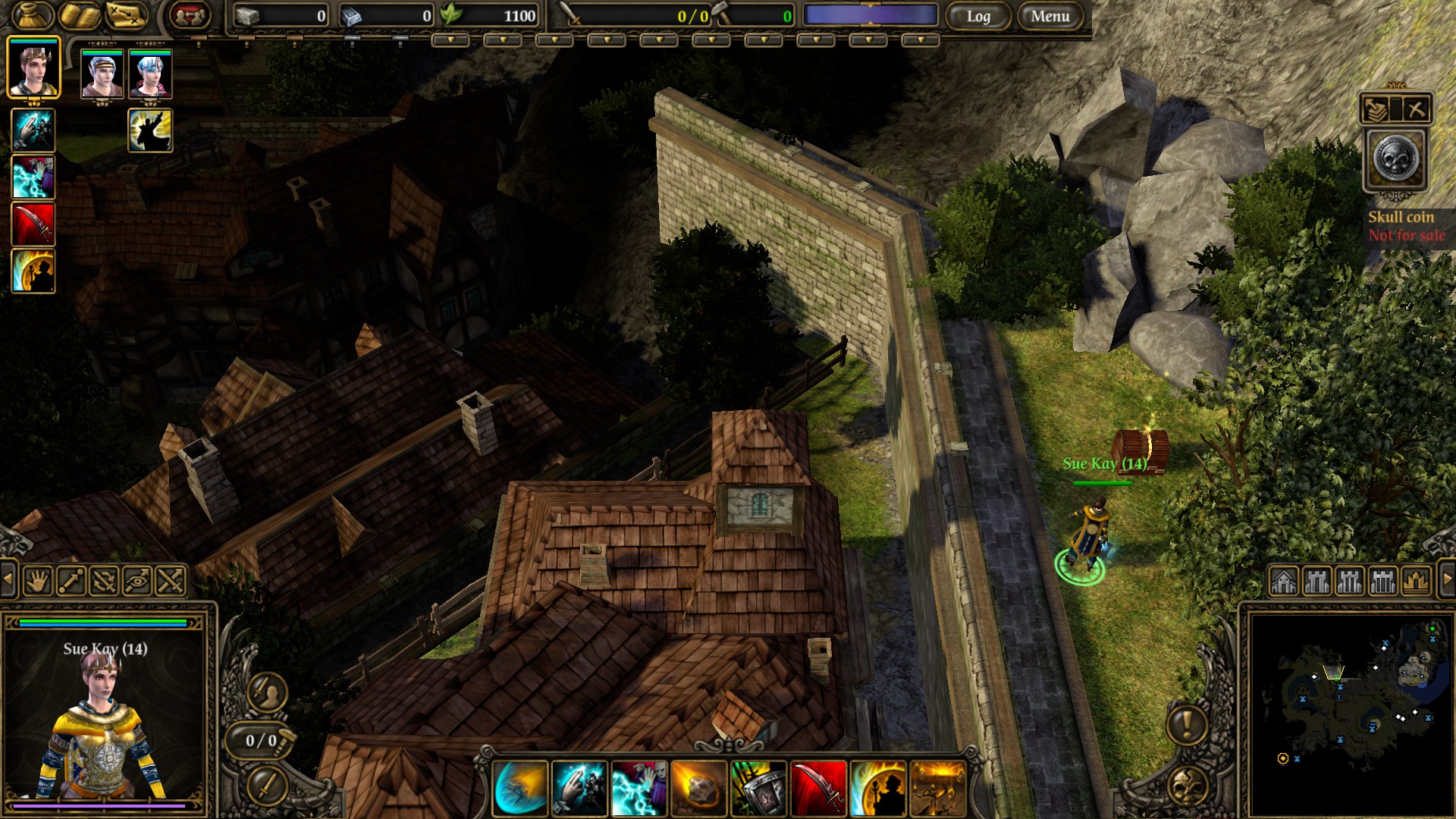This screenshot has width=1456, height=819.
Task: Select the blue-haired elf companion portrait
Action: tap(150, 74)
